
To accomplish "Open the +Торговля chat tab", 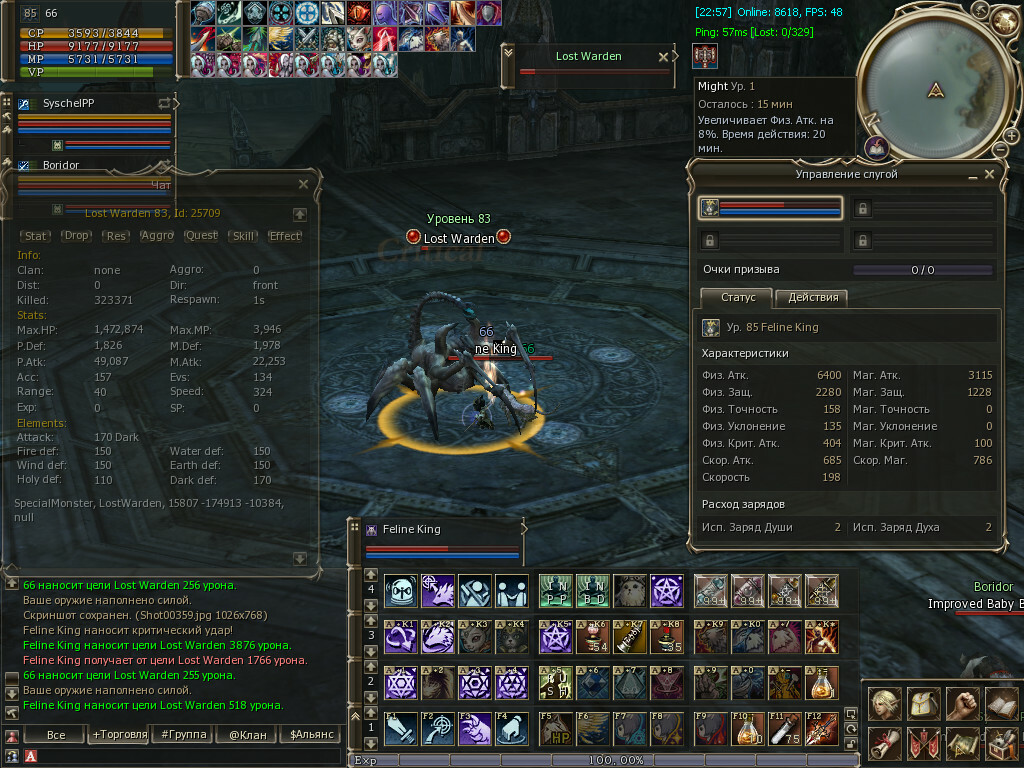I will coord(118,734).
